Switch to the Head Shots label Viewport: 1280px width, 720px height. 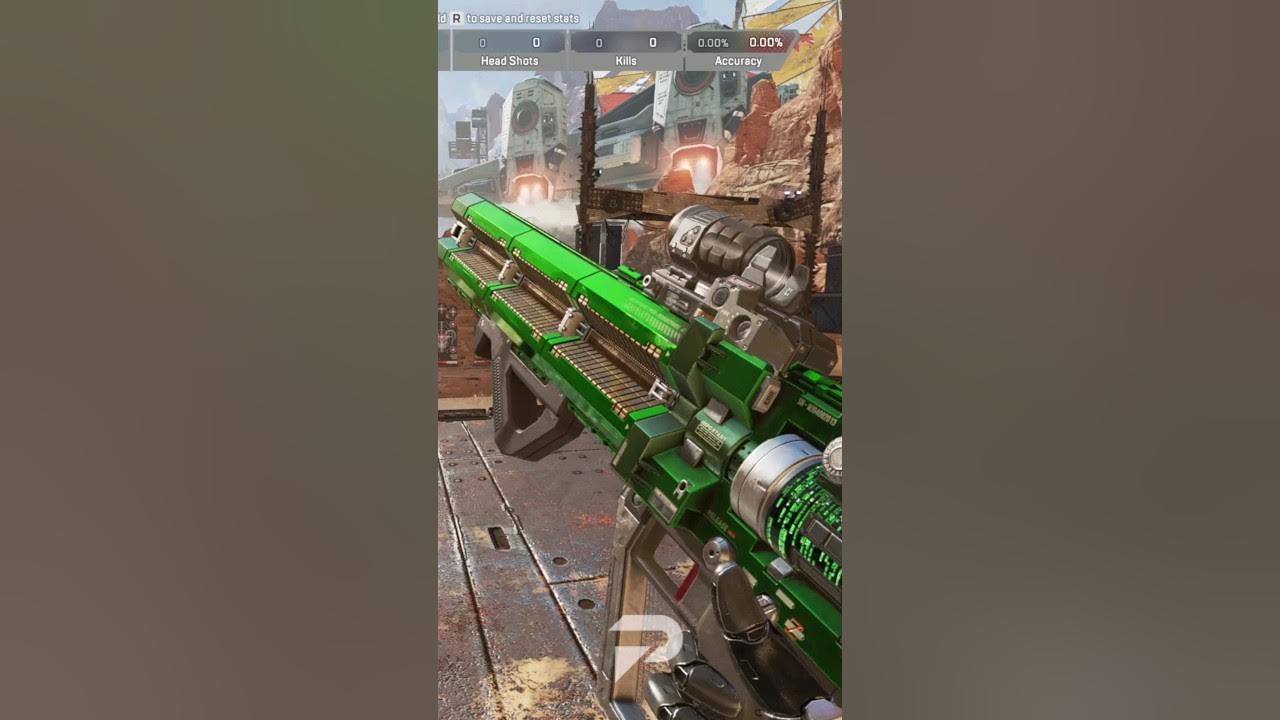(510, 61)
